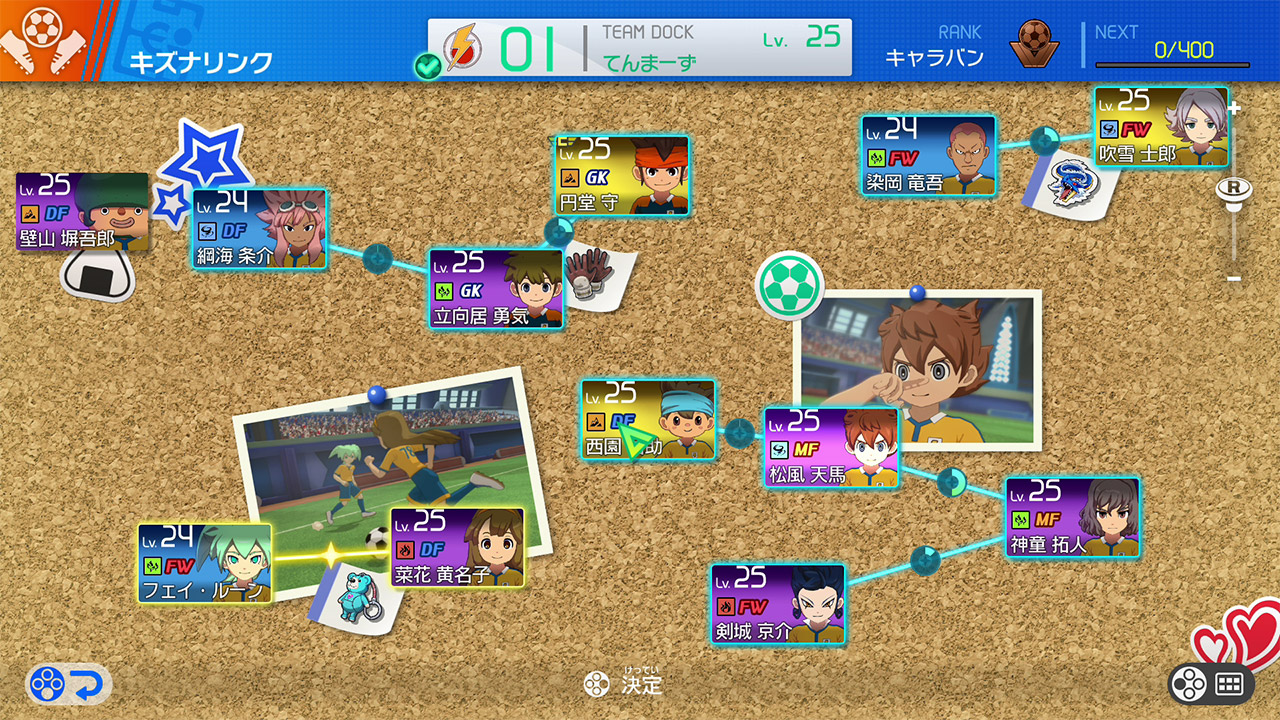Pick the 立向居 勇気 GK card
Viewport: 1280px width, 720px height.
pos(496,289)
